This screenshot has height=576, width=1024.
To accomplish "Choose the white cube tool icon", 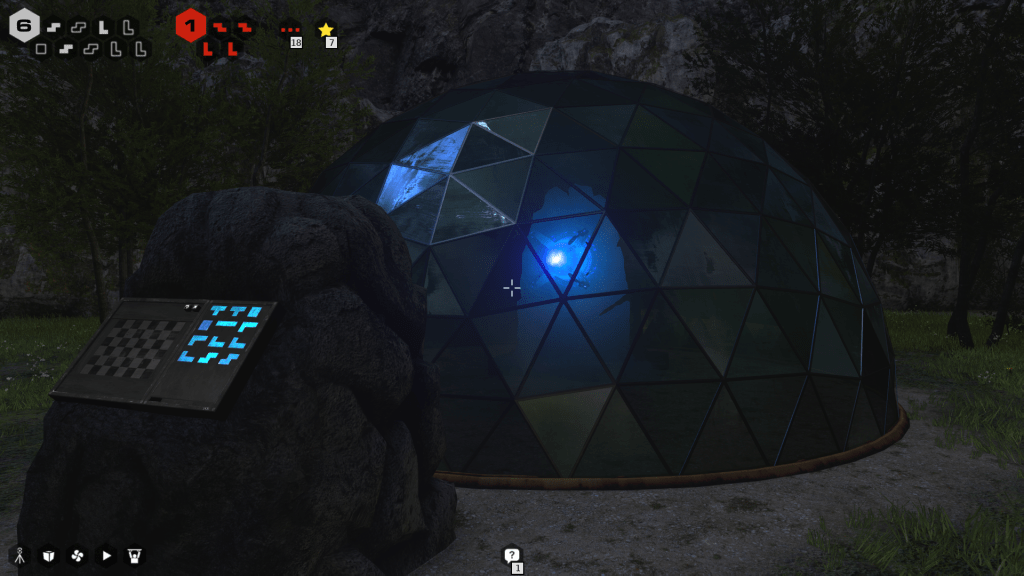I will (x=47, y=555).
